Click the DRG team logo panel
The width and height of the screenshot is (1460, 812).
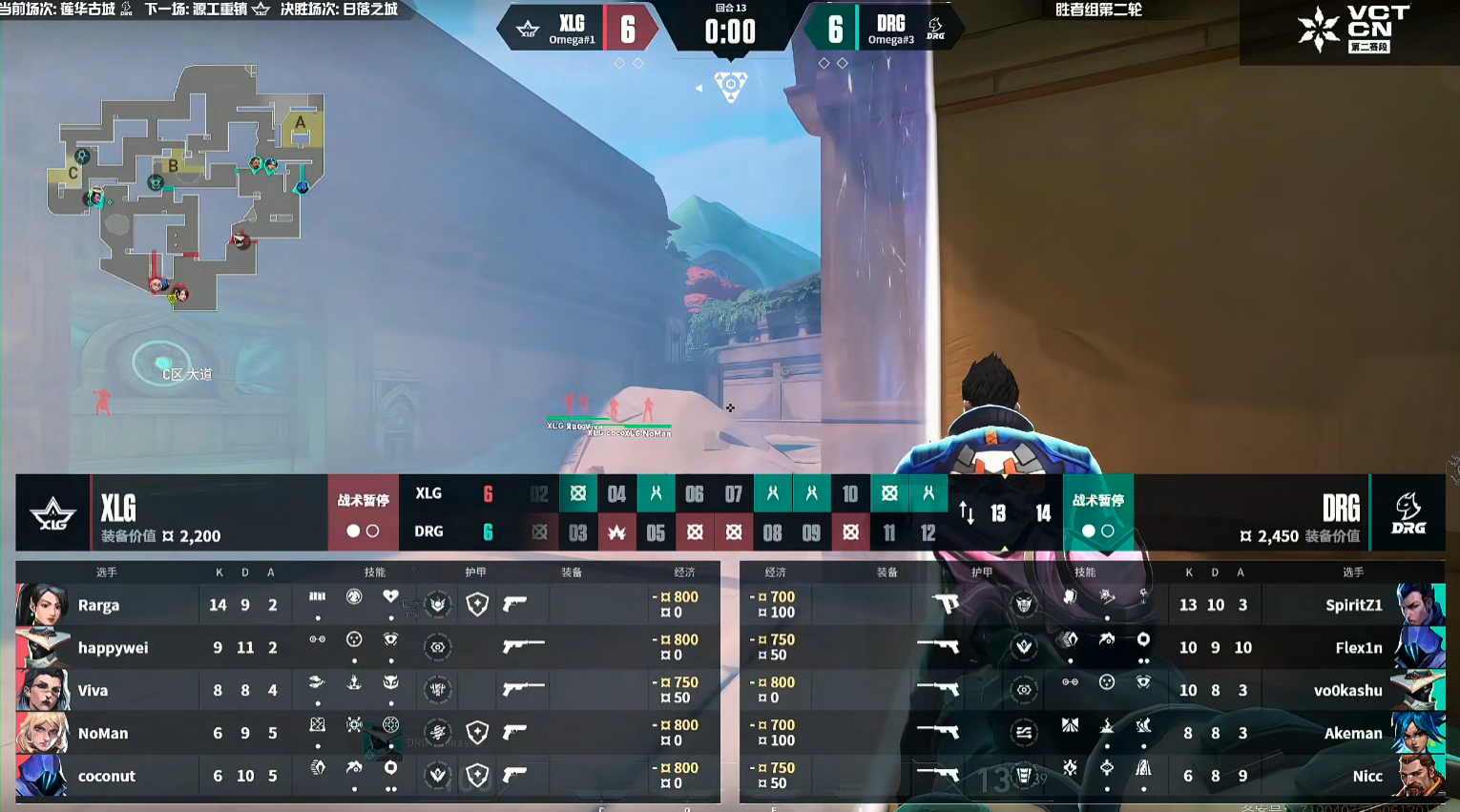[1408, 513]
